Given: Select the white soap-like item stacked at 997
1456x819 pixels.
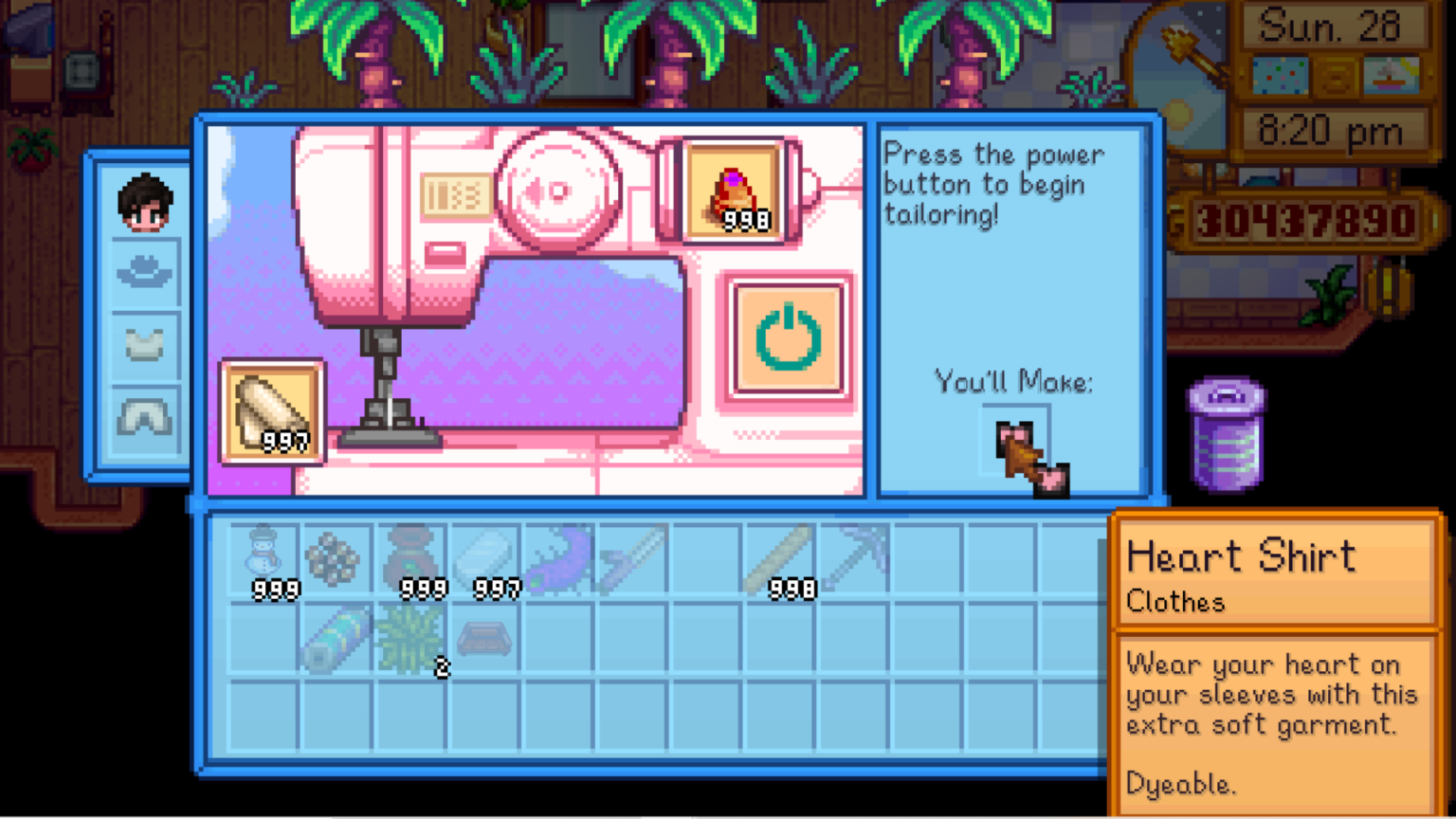Looking at the screenshot, I should pyautogui.click(x=486, y=559).
